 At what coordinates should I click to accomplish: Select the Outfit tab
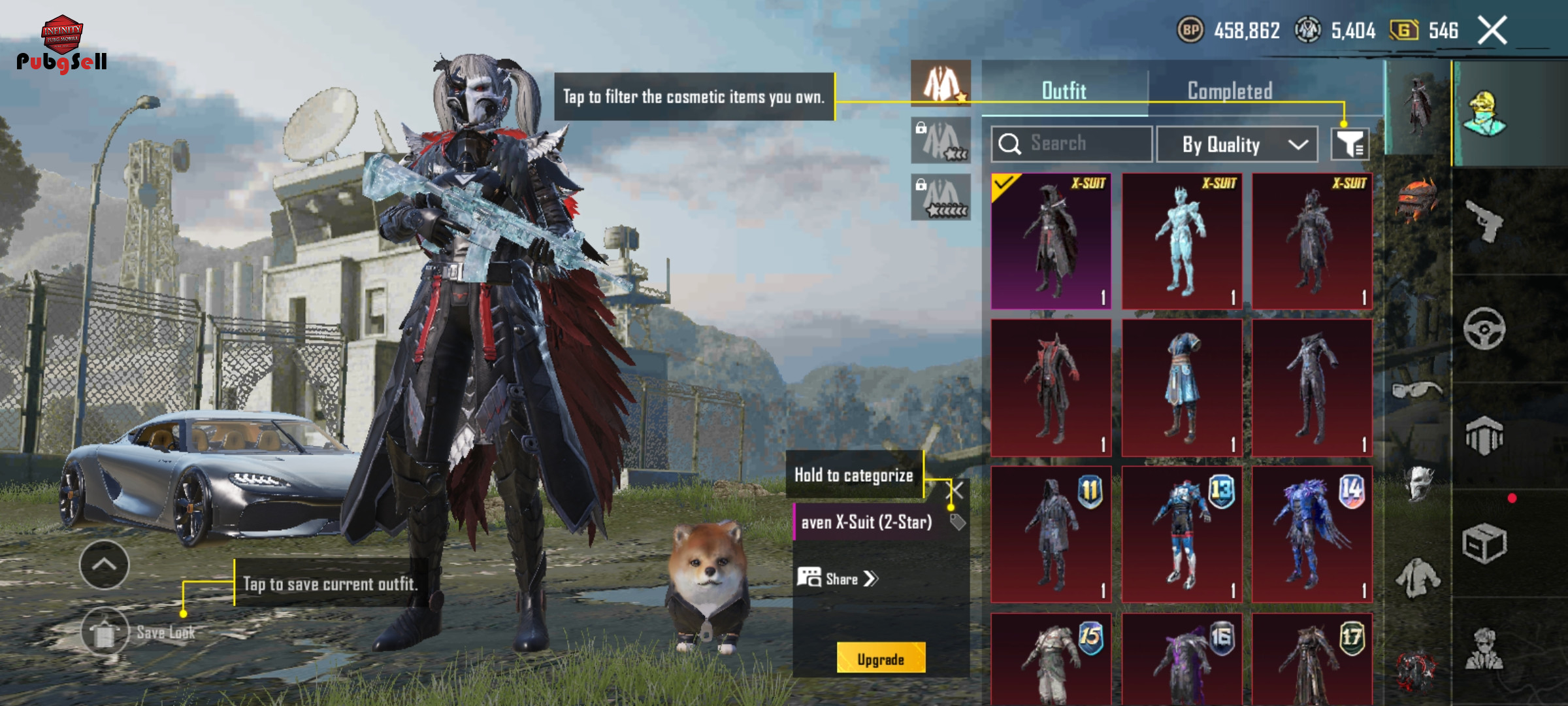coord(1064,91)
